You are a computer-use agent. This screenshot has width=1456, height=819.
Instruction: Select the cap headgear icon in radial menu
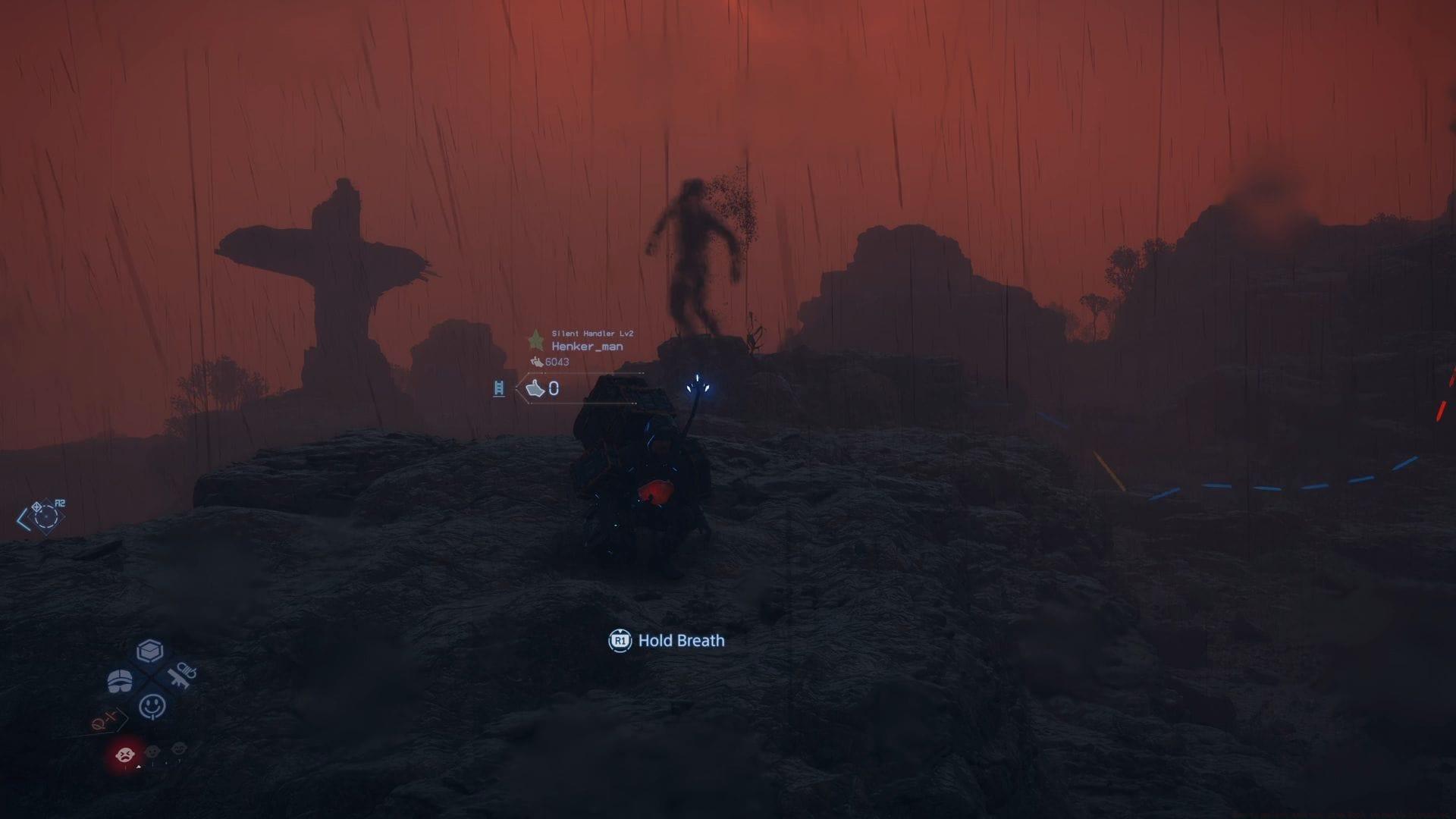(120, 680)
